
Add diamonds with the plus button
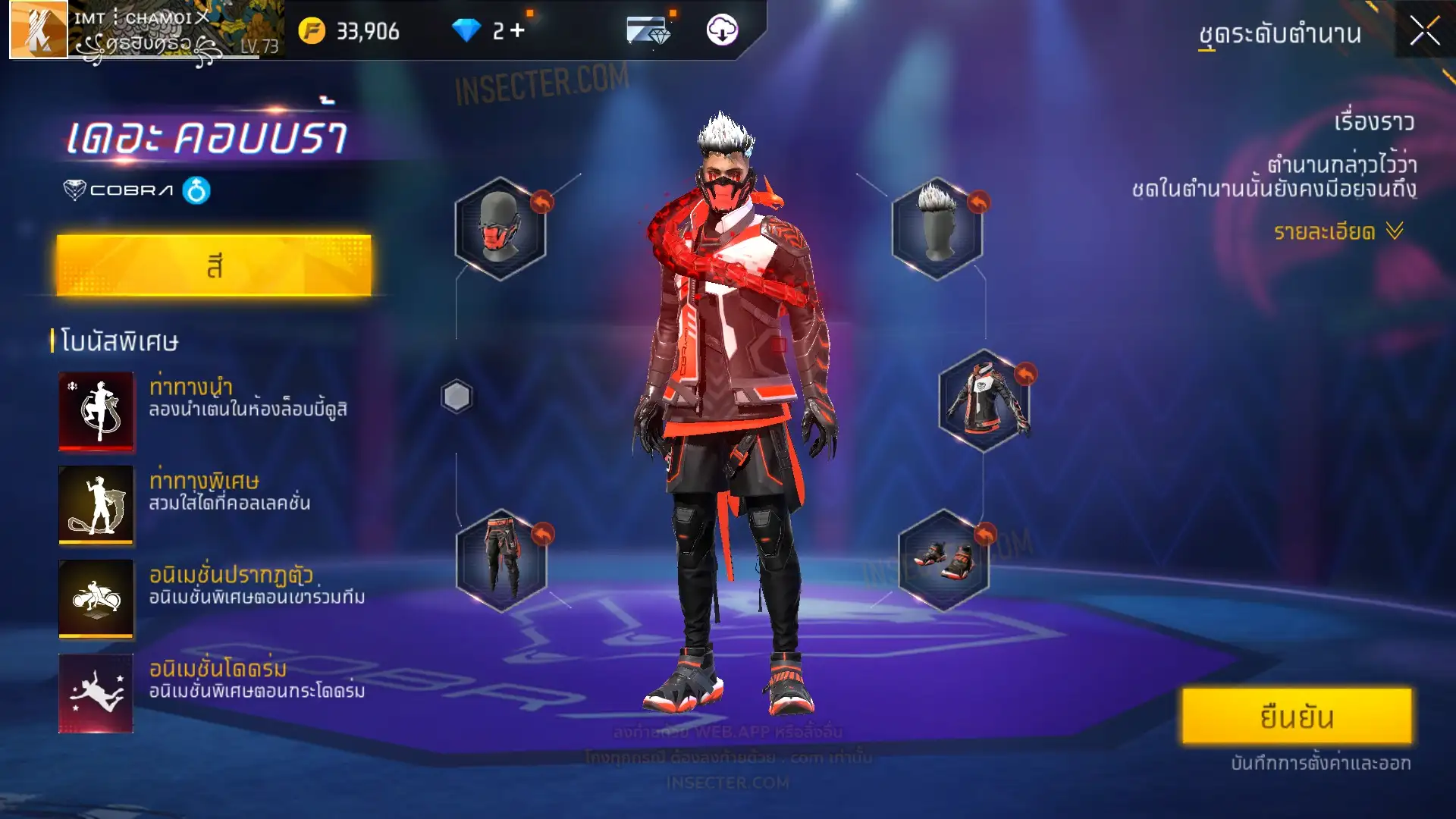coord(518,30)
